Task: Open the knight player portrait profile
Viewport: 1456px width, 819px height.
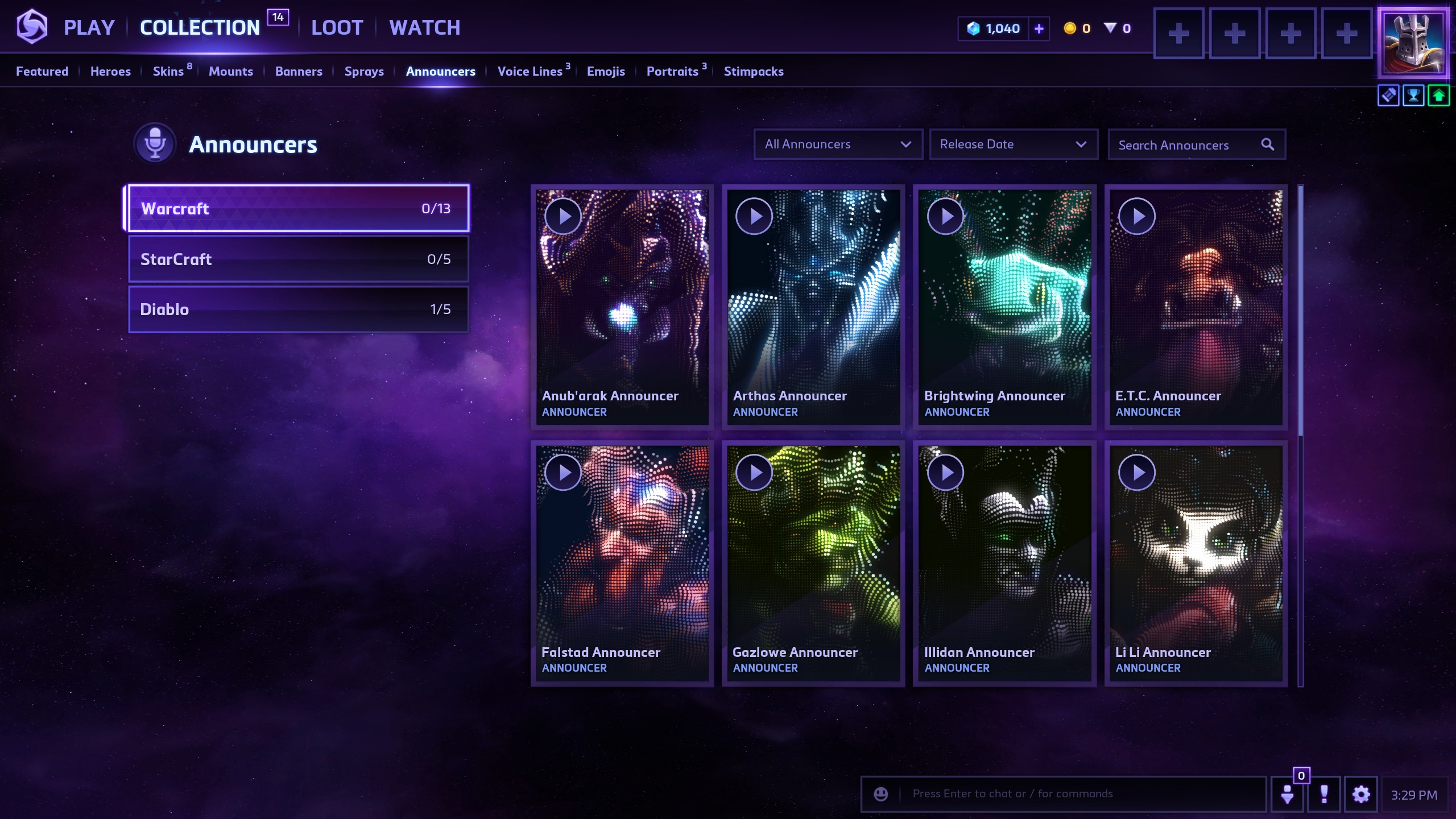Action: tap(1413, 43)
